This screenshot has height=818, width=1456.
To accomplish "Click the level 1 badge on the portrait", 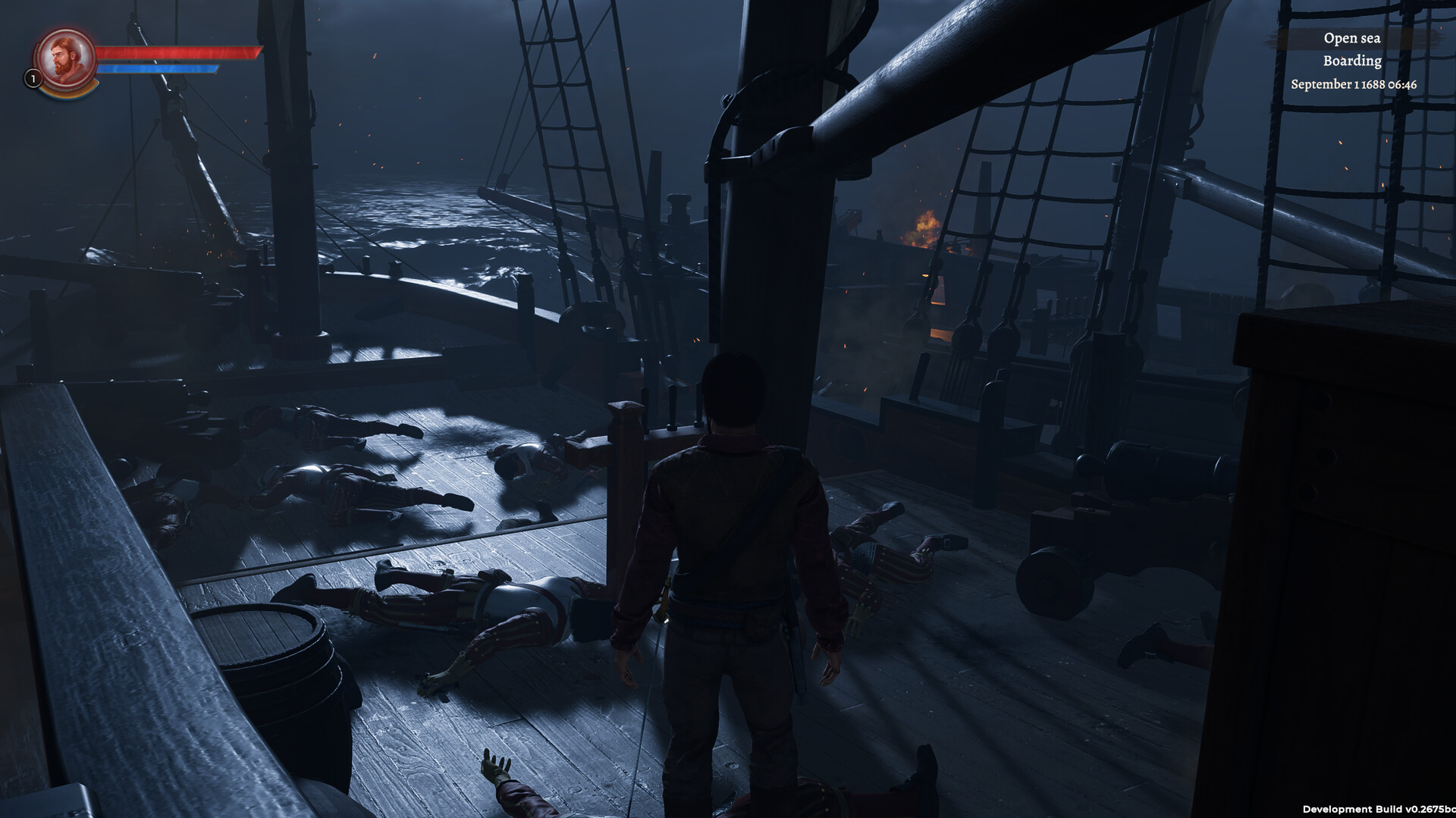I will (x=32, y=79).
